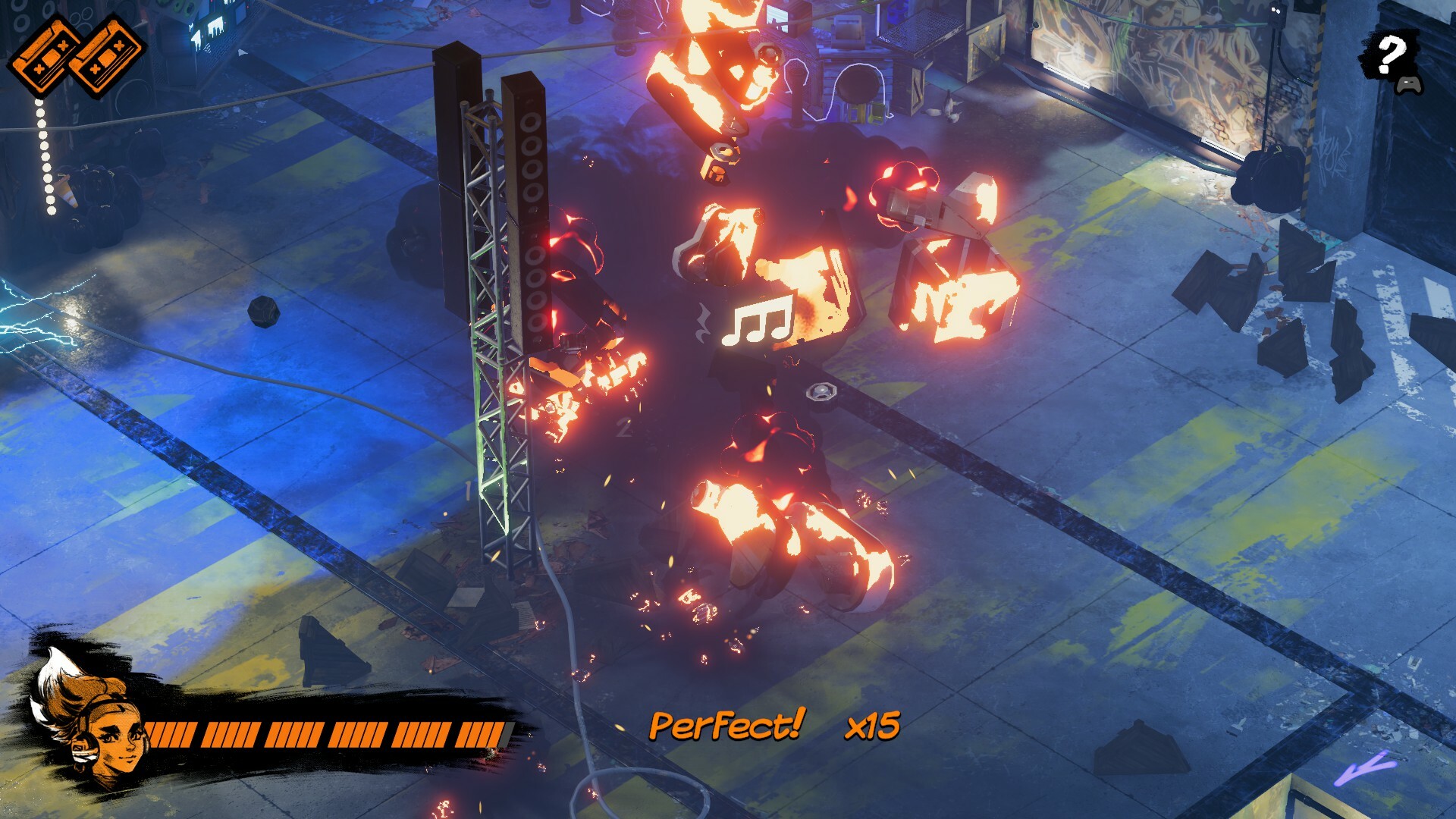
Task: Select the left cassette tape icon
Action: [45, 57]
